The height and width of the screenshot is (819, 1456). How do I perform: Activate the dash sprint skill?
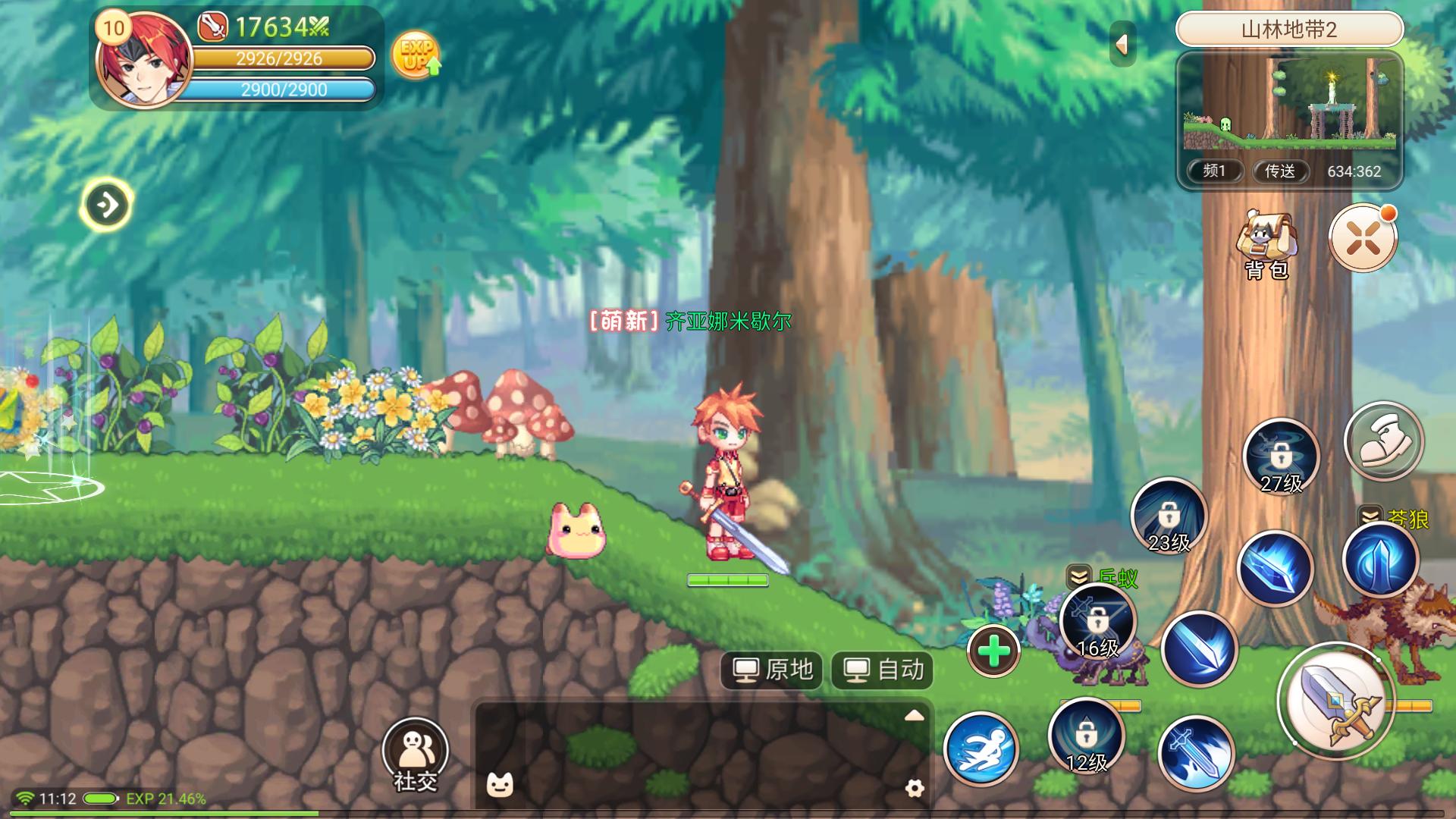981,748
